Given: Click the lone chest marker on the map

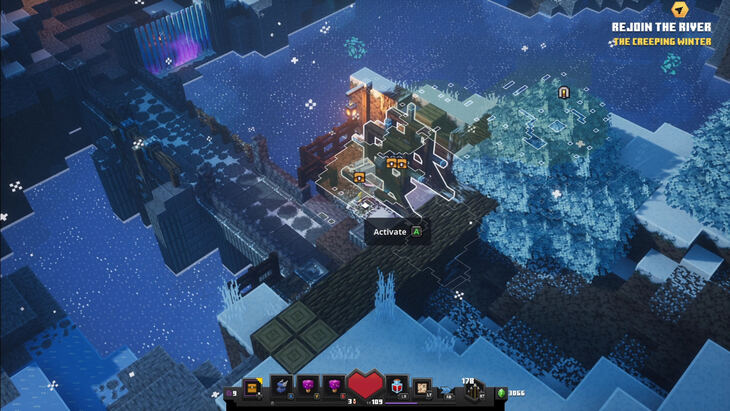Looking at the screenshot, I should 359,177.
